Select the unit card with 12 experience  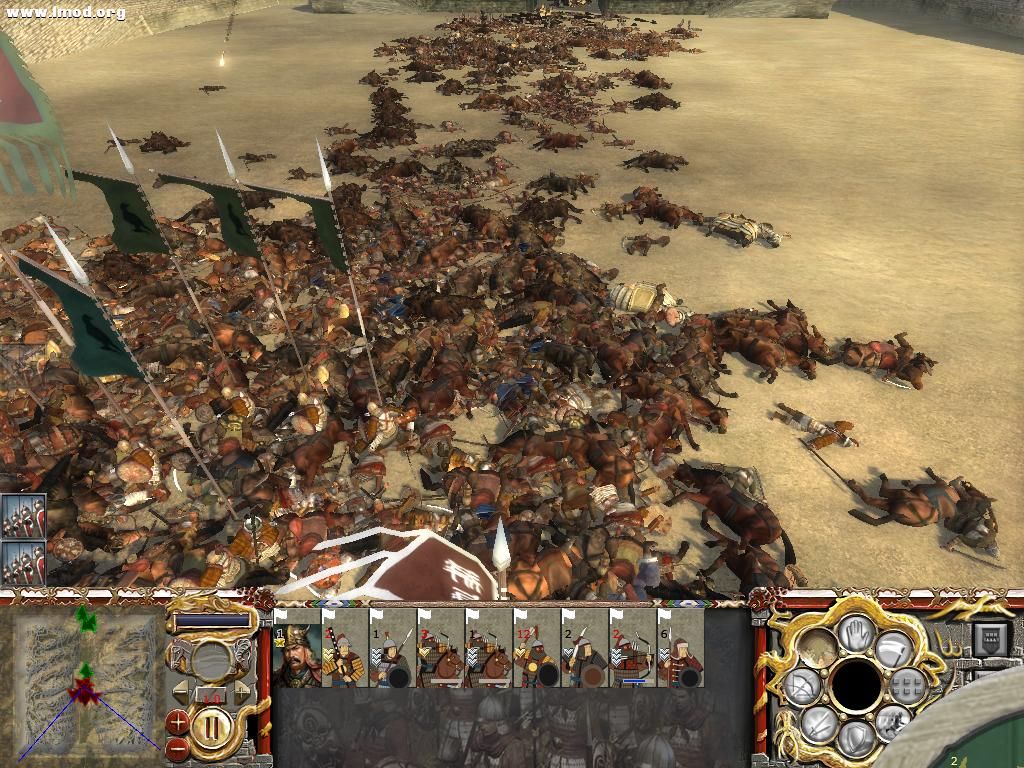pyautogui.click(x=537, y=653)
